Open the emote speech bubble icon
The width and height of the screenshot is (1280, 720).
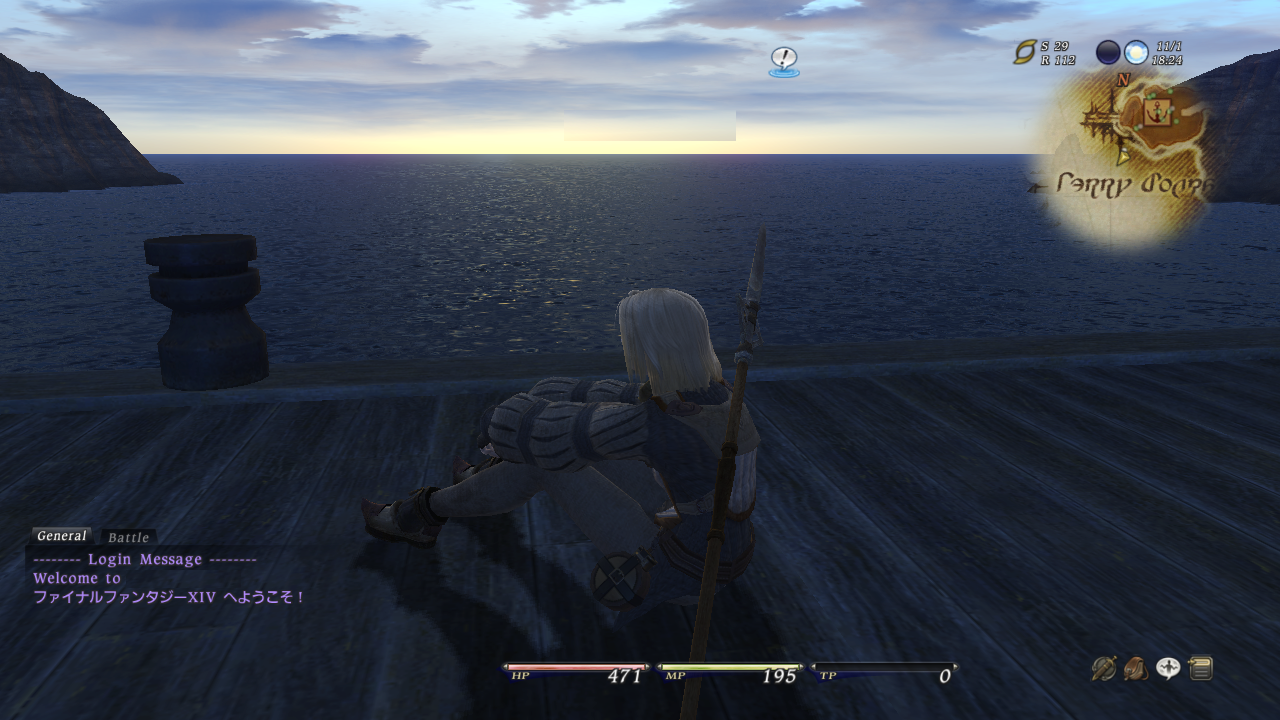click(1168, 668)
